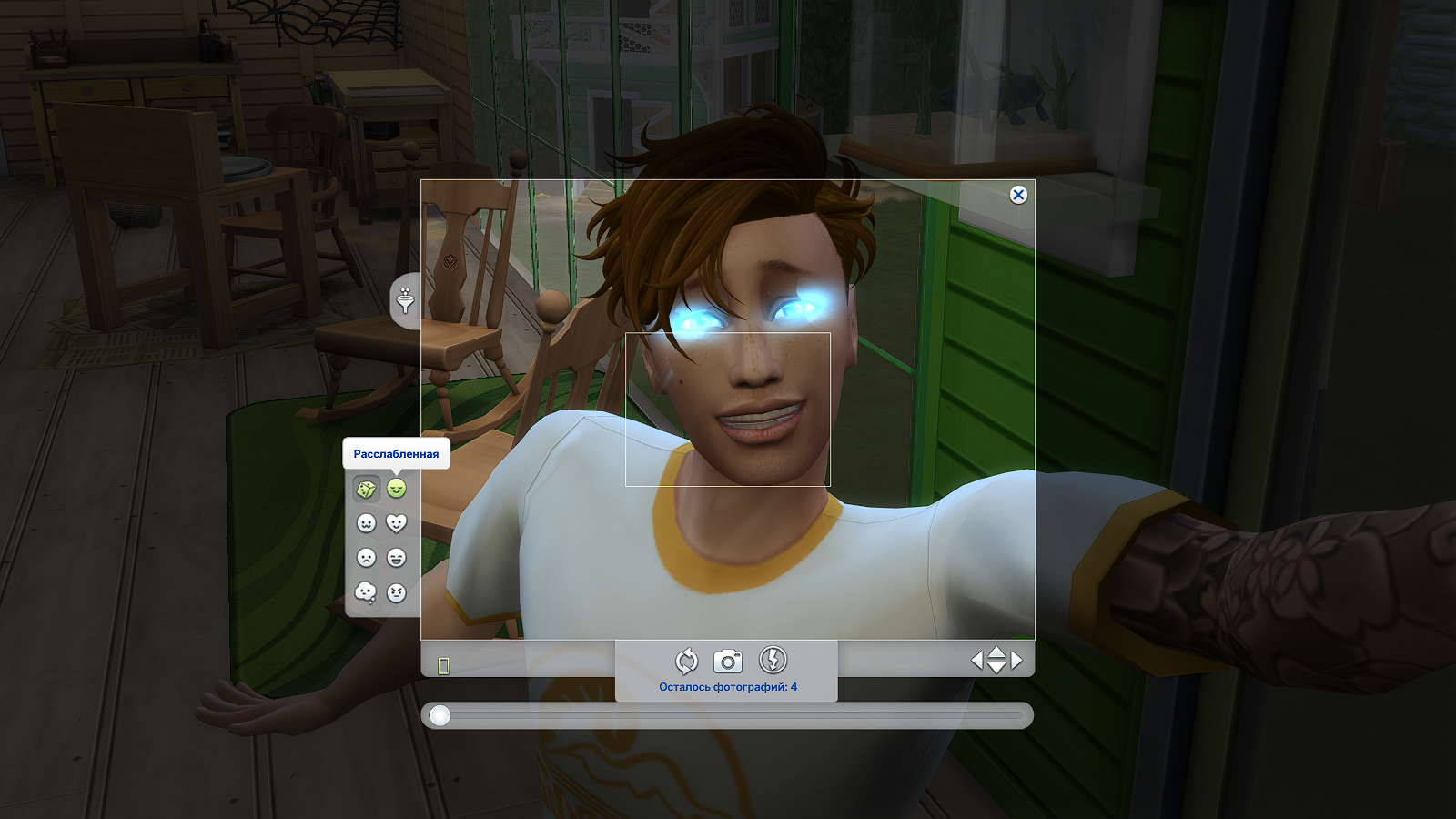Viewport: 1456px width, 819px height.
Task: Toggle the camera flash on
Action: [x=773, y=661]
